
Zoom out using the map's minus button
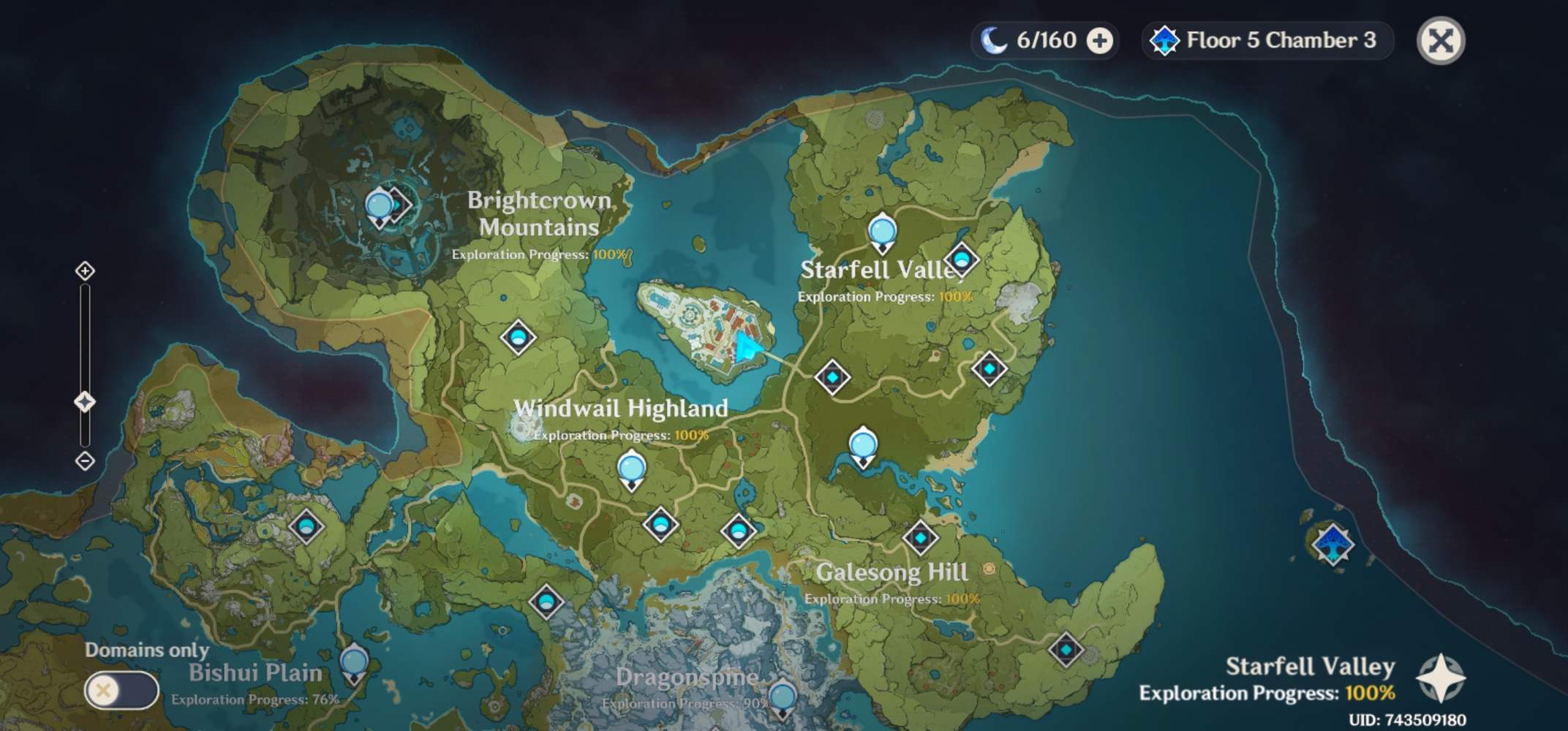85,461
